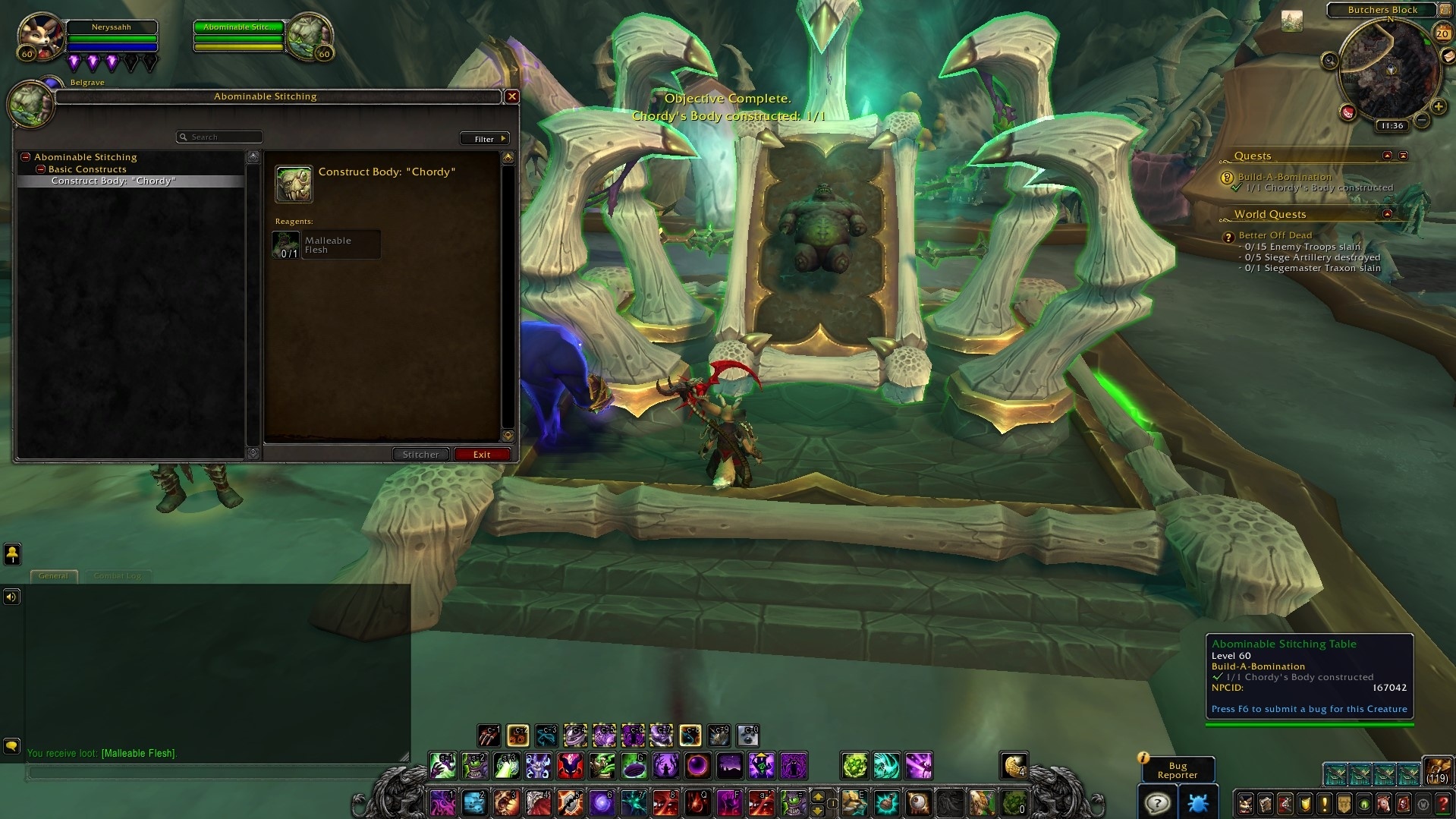Select the Construct Body: "Chordy" recipe

pos(114,181)
